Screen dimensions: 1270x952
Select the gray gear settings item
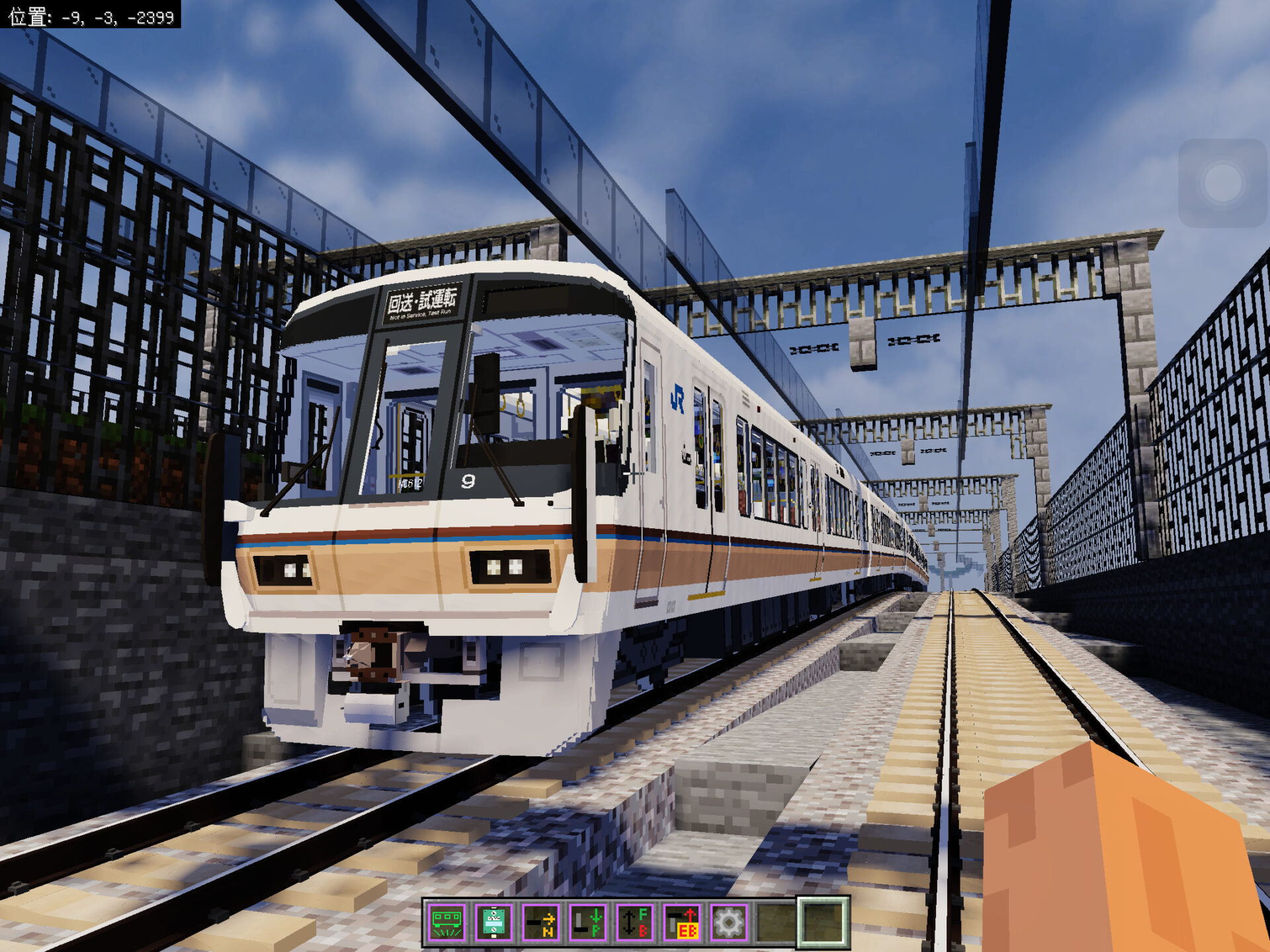click(x=728, y=922)
